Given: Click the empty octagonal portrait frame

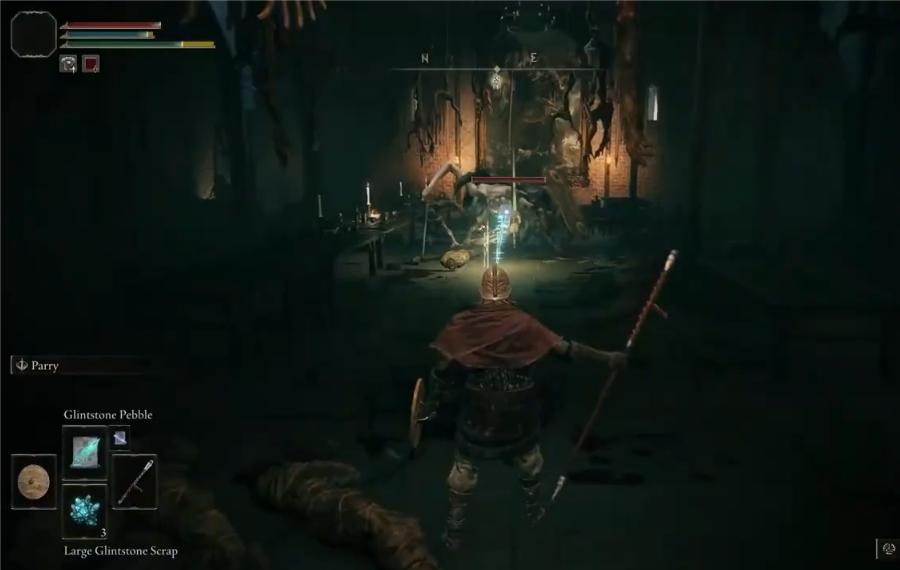Looking at the screenshot, I should (x=33, y=33).
